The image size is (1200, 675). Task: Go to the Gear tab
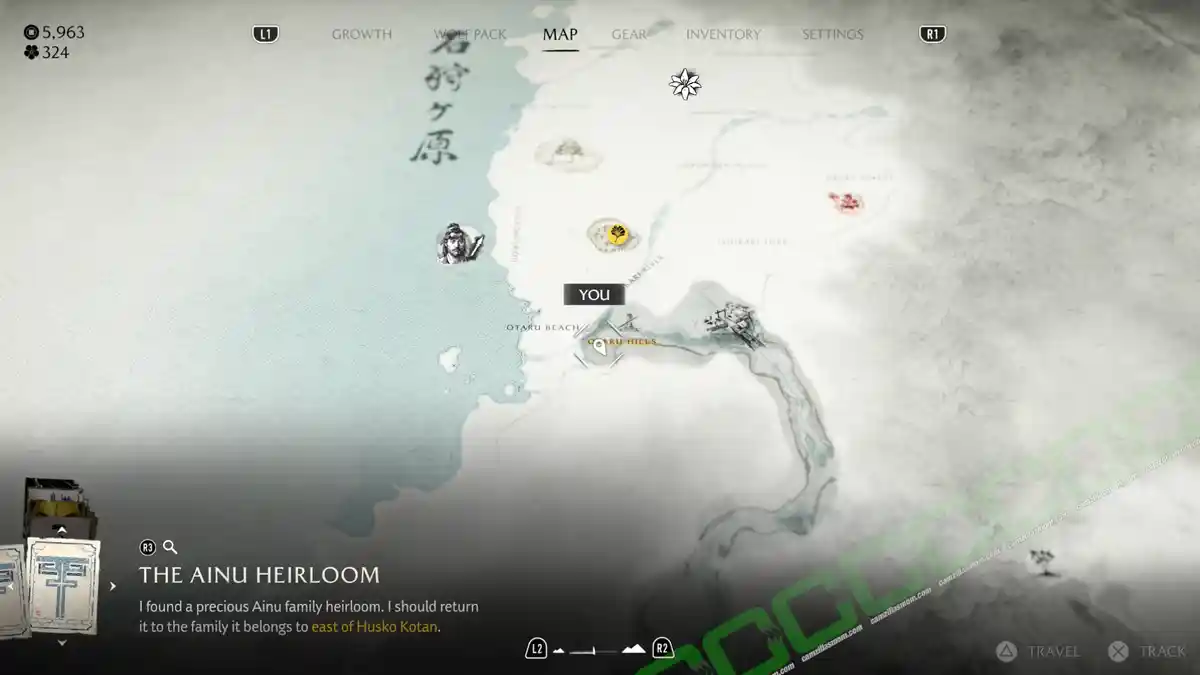tap(629, 34)
